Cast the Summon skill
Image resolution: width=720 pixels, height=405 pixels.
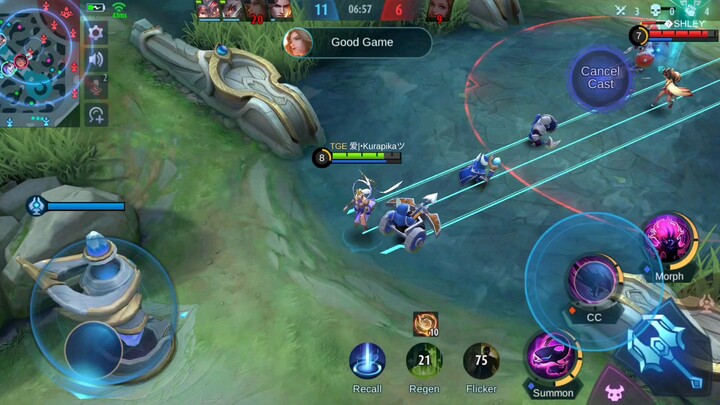pyautogui.click(x=552, y=359)
